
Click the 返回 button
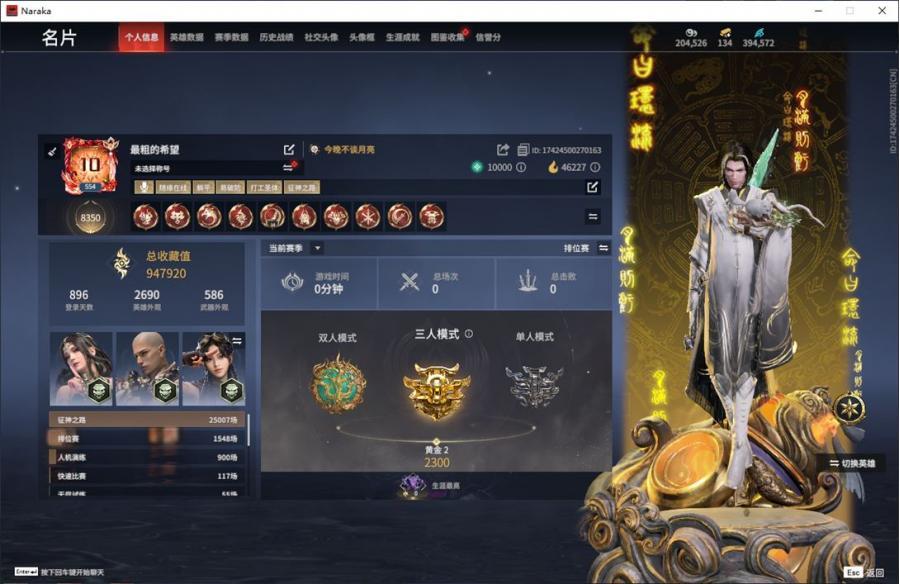tap(865, 573)
